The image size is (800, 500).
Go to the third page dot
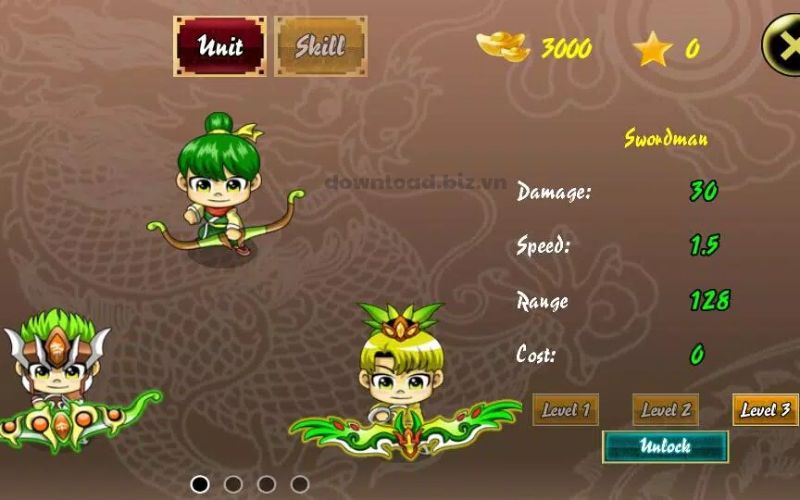point(266,484)
